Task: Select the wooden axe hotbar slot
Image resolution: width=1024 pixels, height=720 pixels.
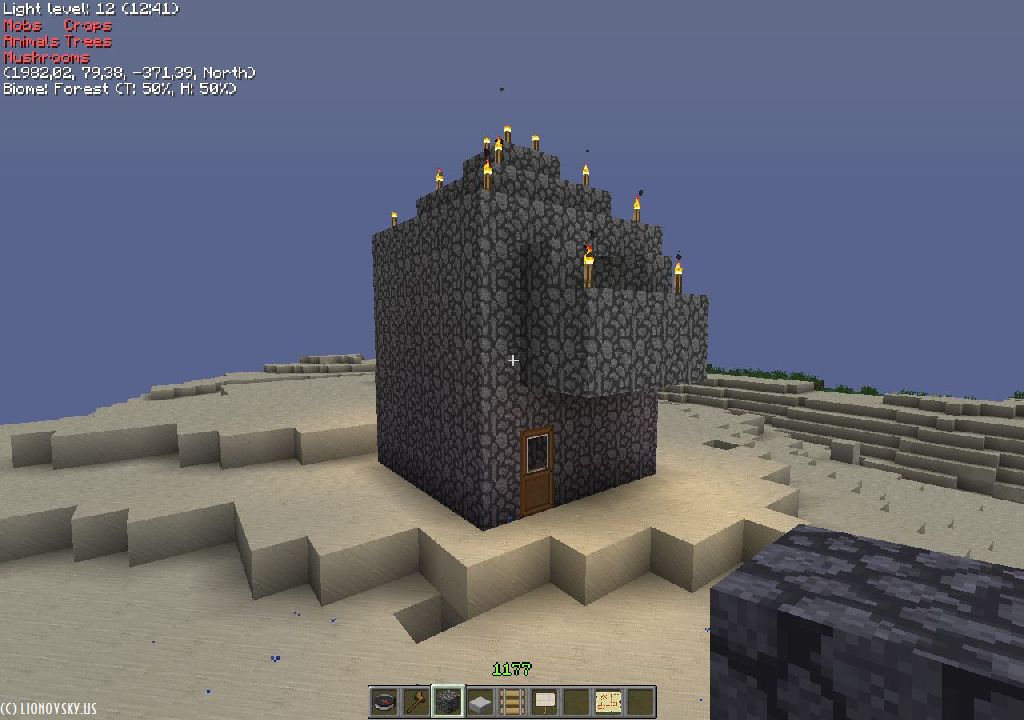Action: click(415, 701)
